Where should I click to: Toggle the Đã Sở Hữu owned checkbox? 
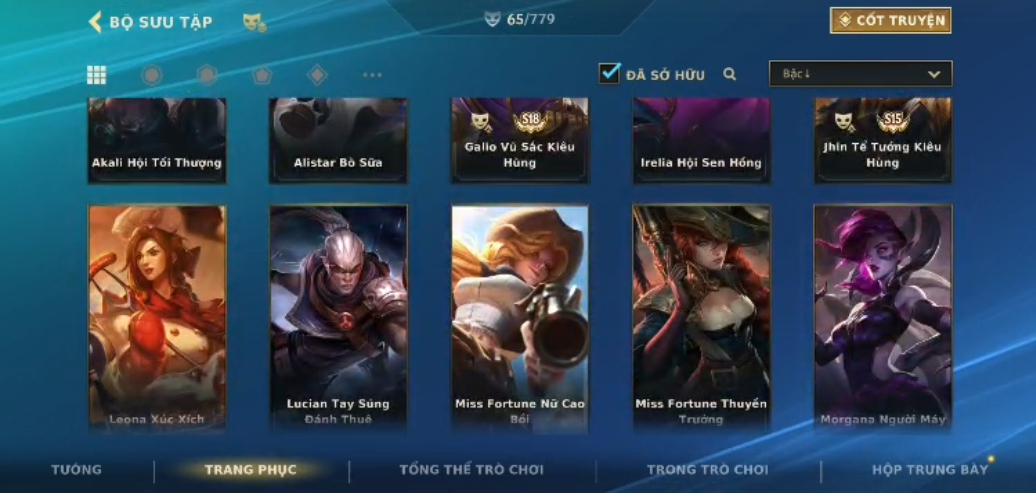(610, 74)
